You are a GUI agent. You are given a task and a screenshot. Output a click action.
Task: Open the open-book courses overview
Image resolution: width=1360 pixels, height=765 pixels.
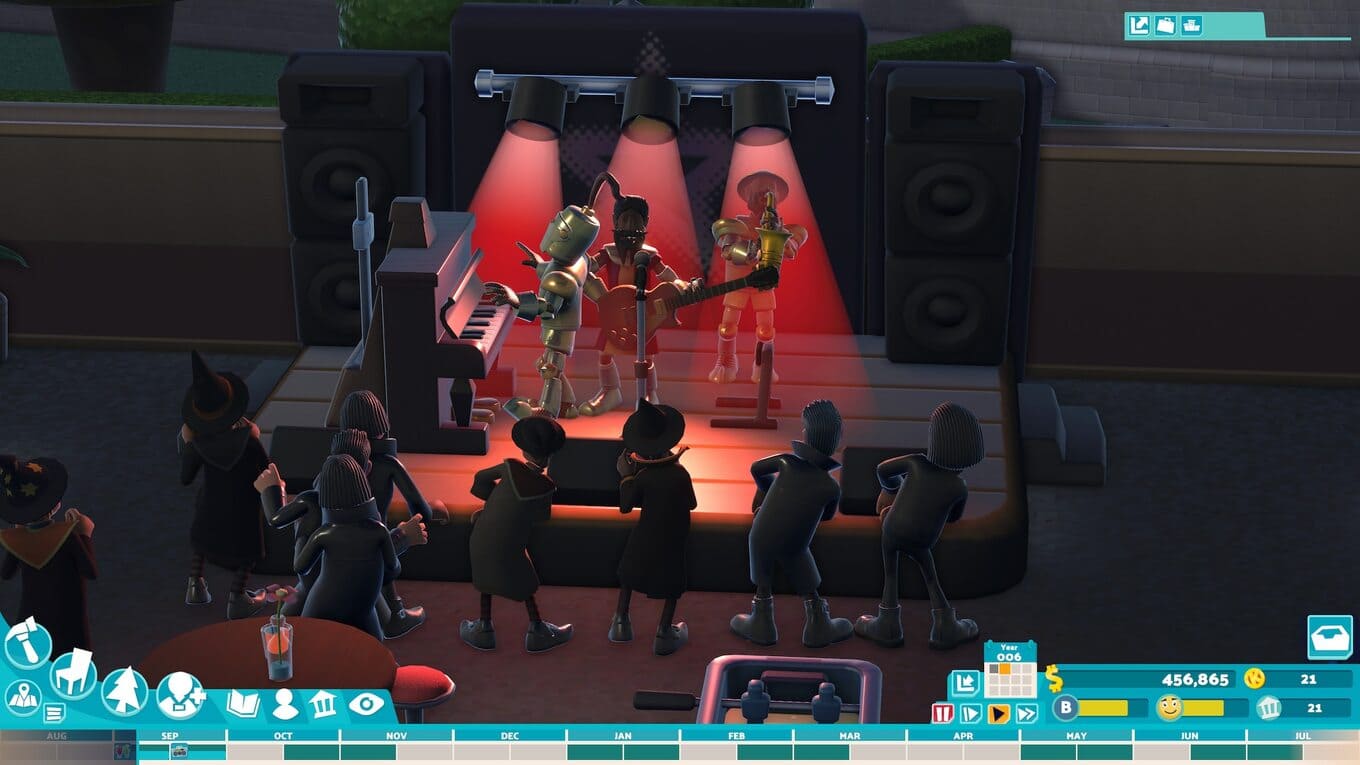click(x=243, y=704)
